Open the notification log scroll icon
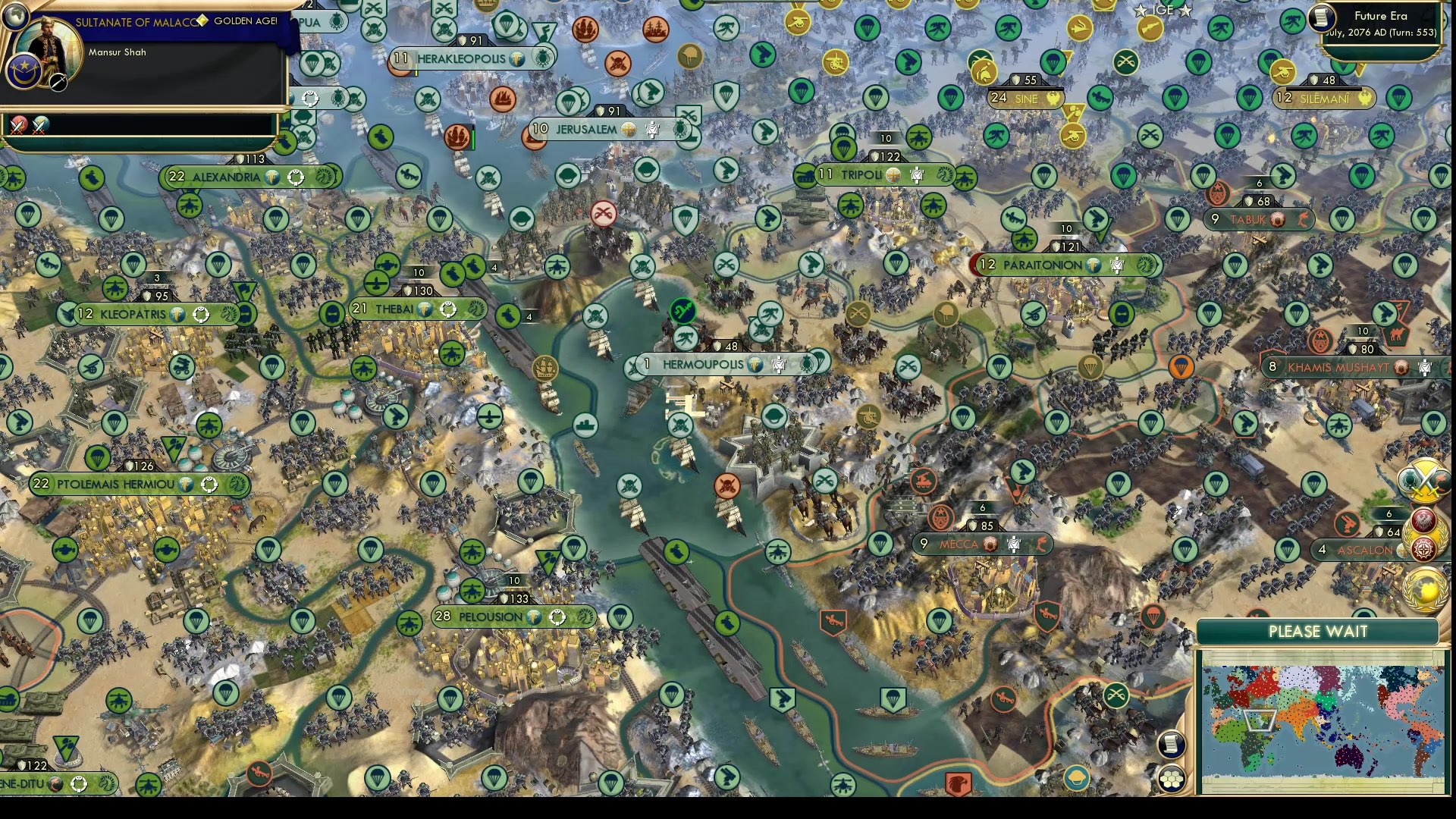1456x819 pixels. point(1172,744)
